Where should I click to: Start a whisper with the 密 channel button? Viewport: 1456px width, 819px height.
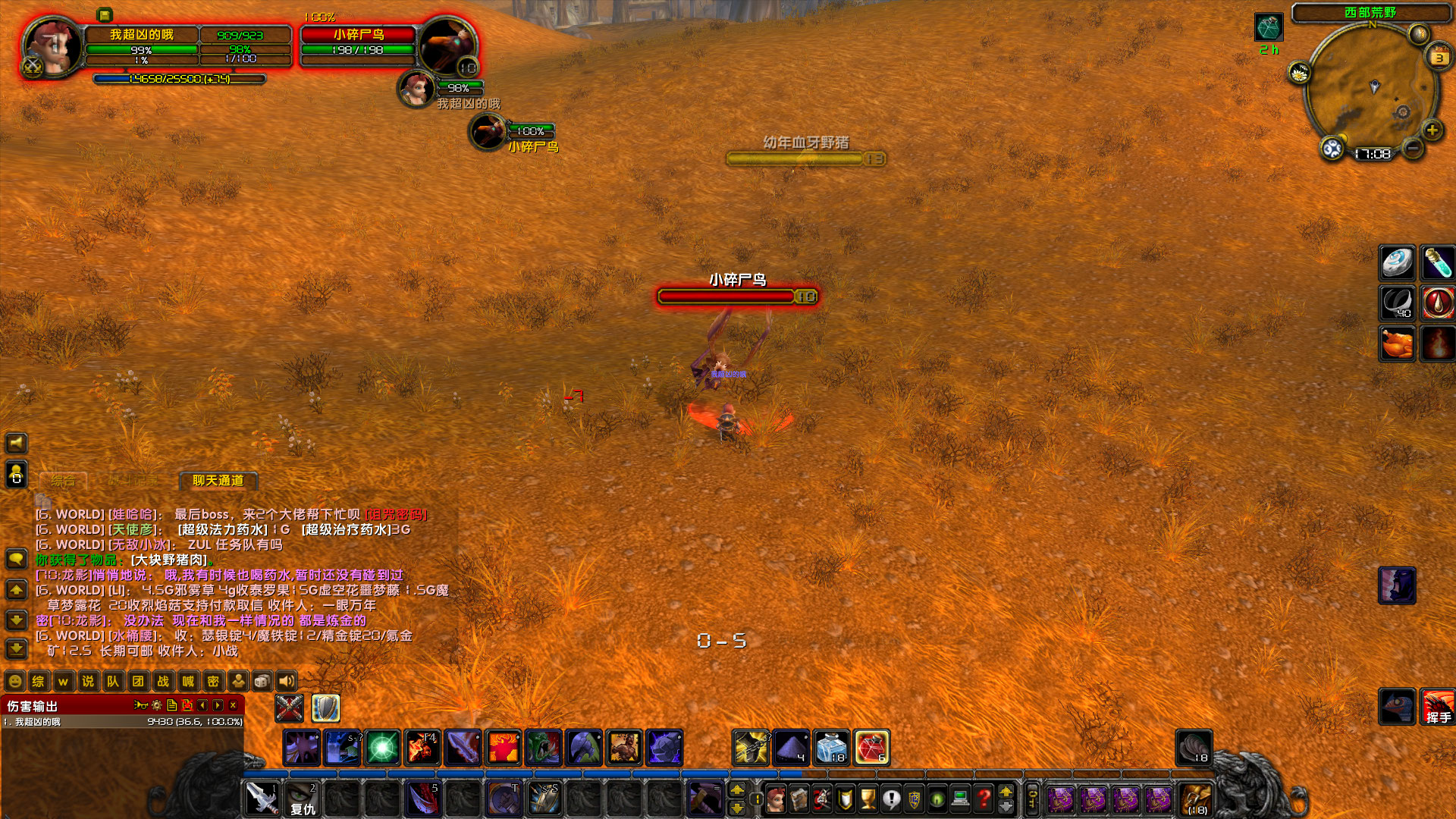point(212,681)
